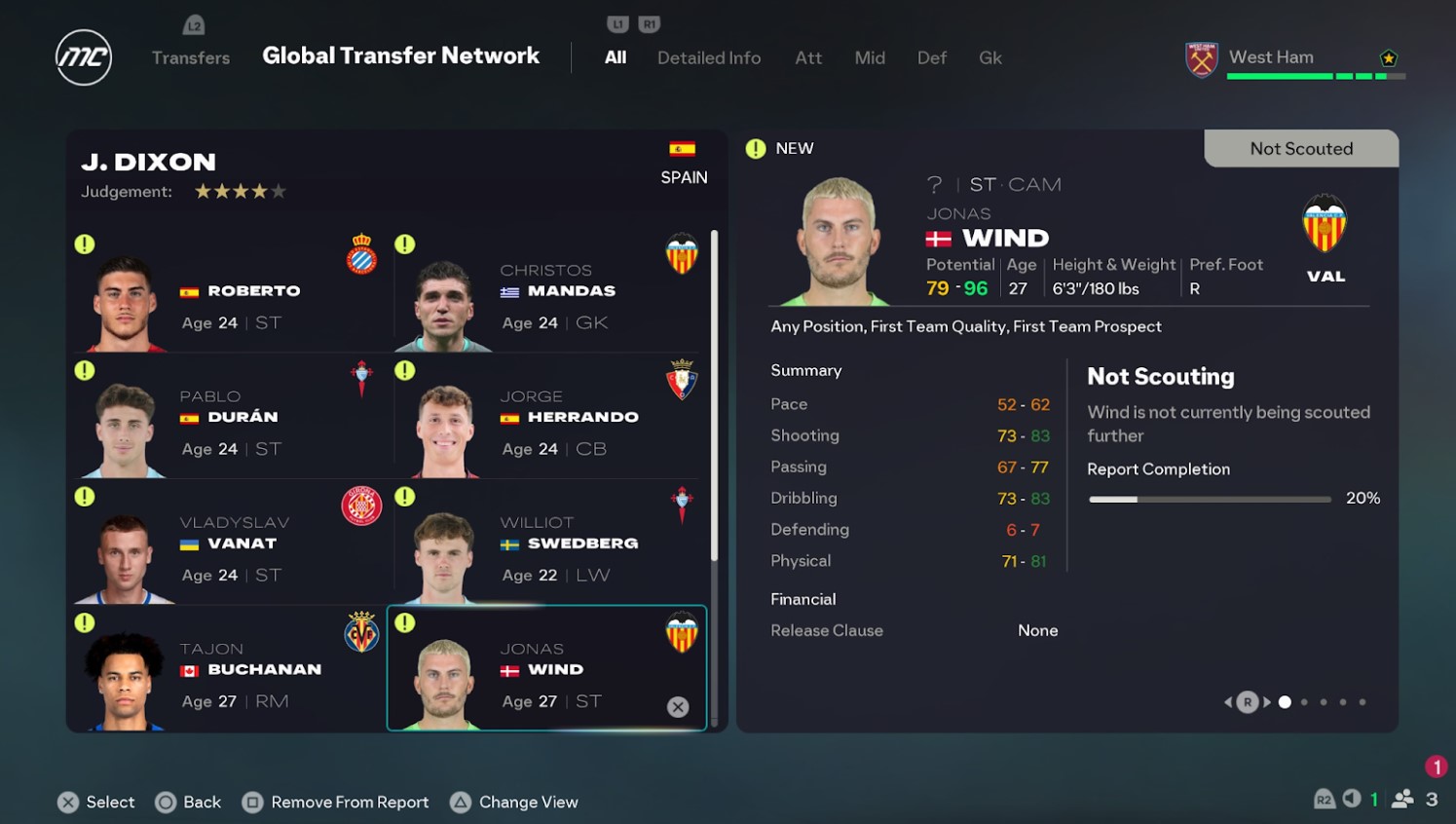Screen dimensions: 1456x824
Task: Open the Gk tab
Action: pyautogui.click(x=989, y=57)
